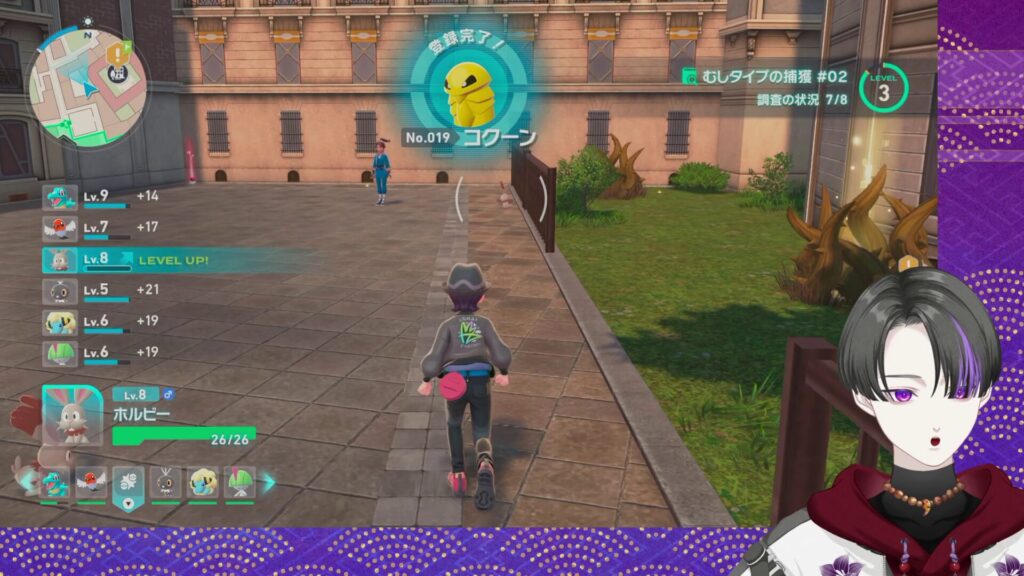
Task: Cycle party bar with the right arrow
Action: point(268,482)
